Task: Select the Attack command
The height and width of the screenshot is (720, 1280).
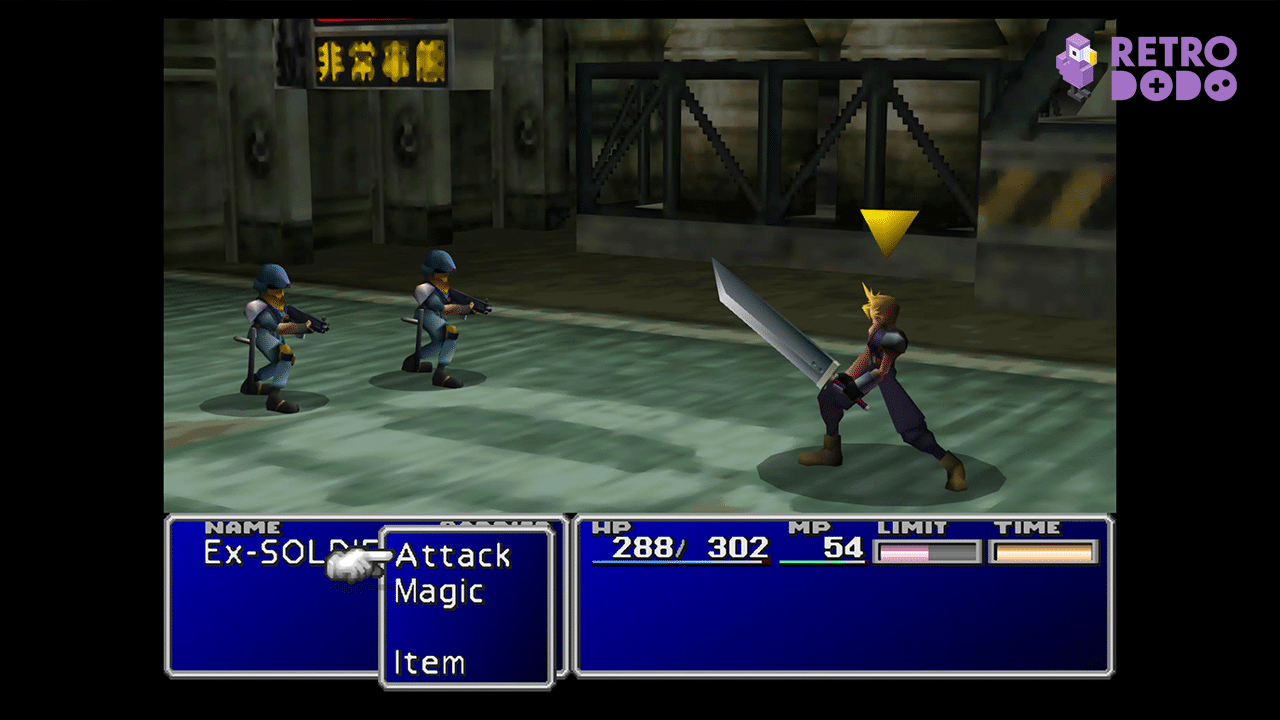Action: 453,555
